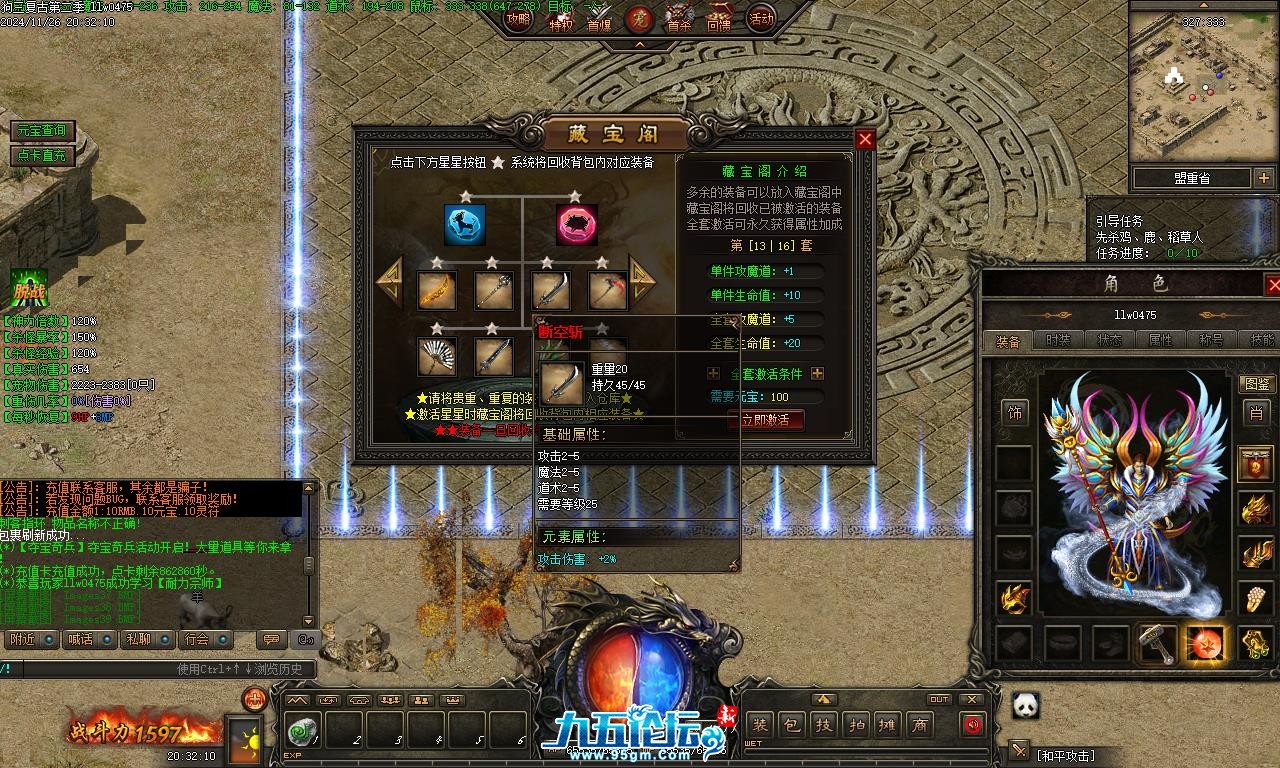This screenshot has width=1280, height=768.
Task: Open the 活动 events menu
Action: pos(762,18)
